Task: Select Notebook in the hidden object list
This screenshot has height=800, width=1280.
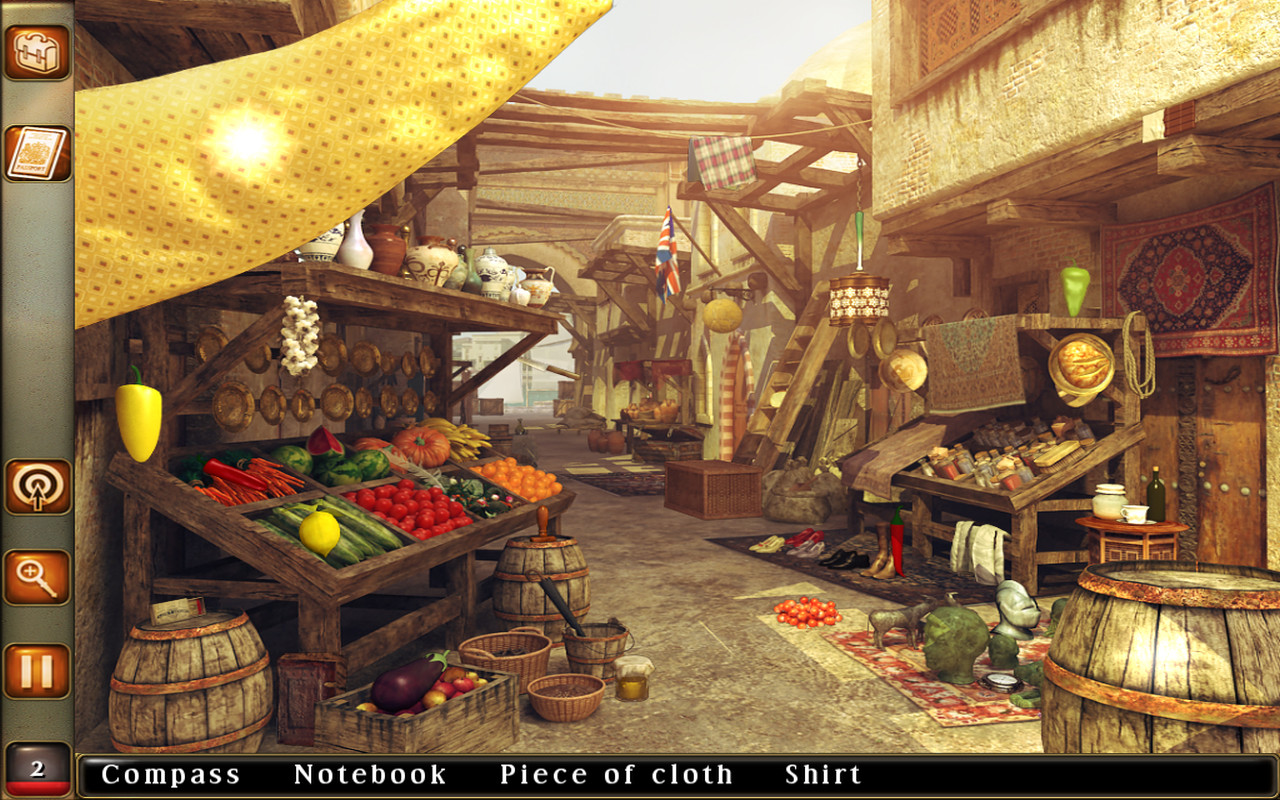Action: click(x=369, y=773)
